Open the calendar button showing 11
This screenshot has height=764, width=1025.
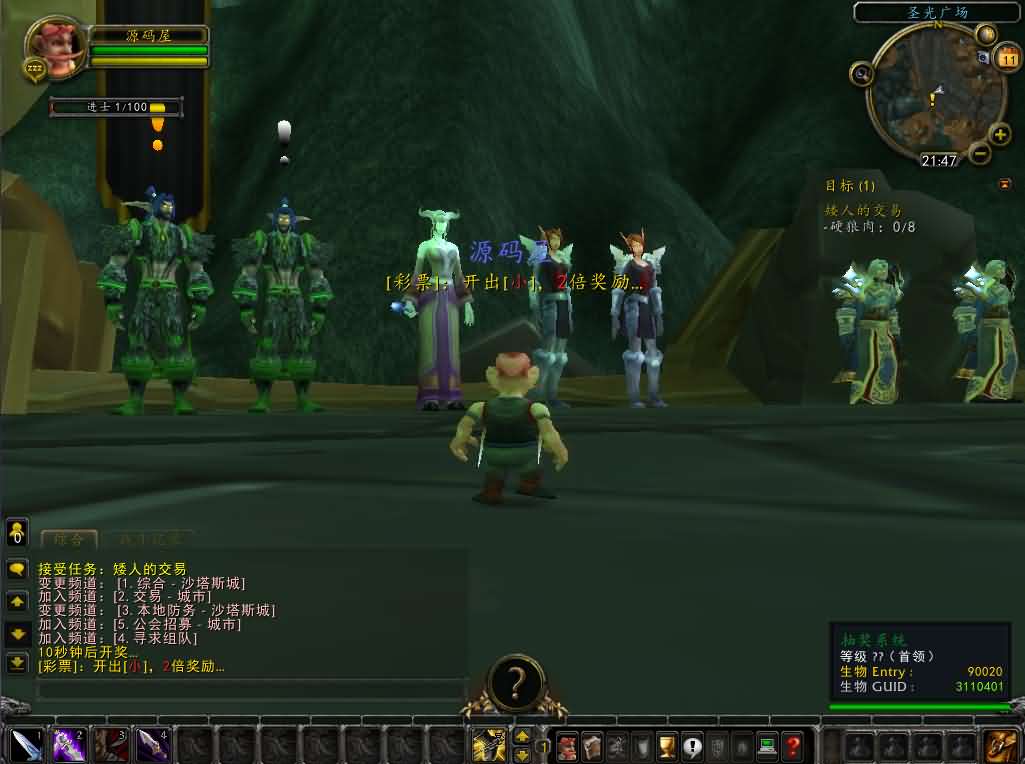(x=1006, y=59)
